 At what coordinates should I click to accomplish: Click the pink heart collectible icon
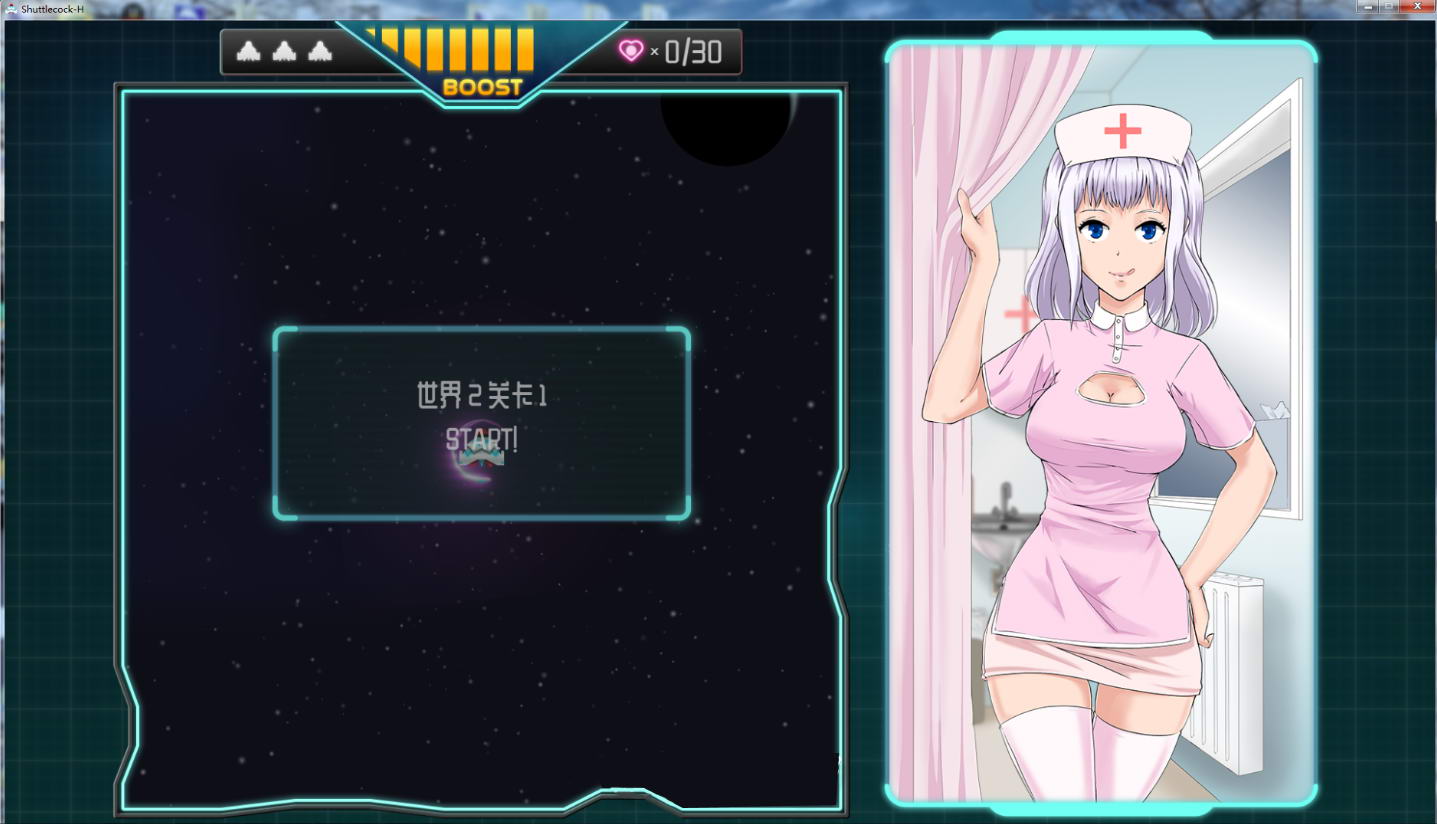coord(630,49)
